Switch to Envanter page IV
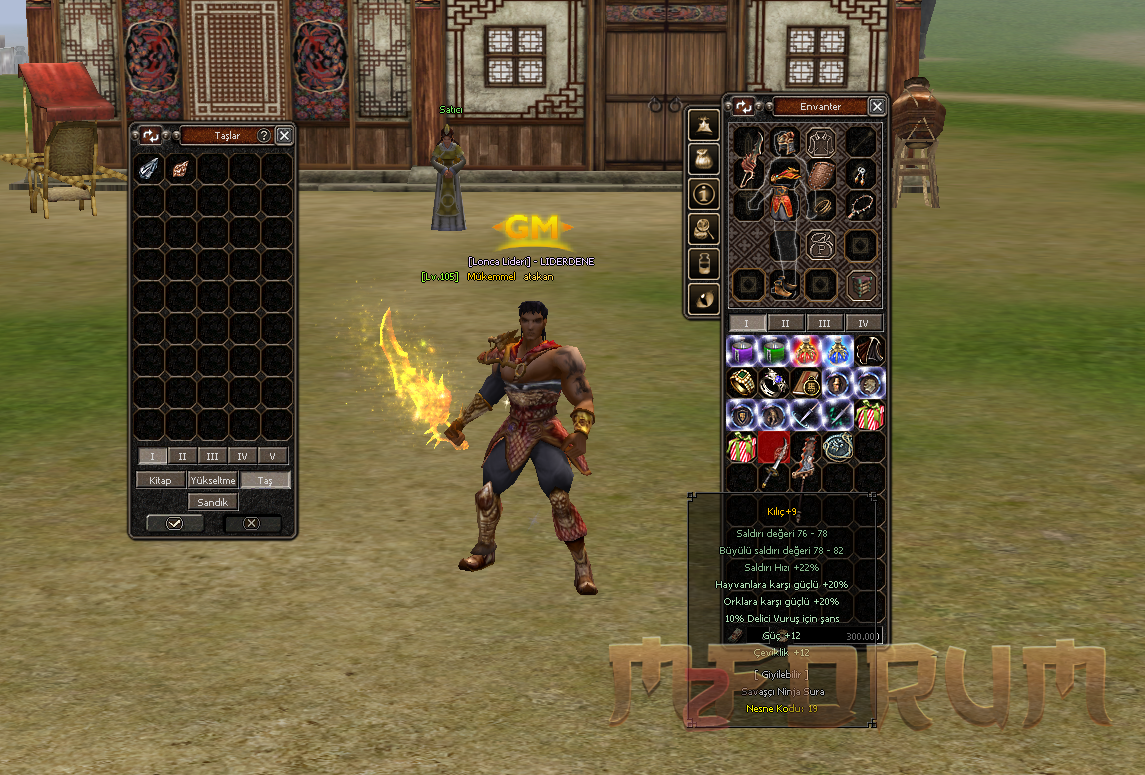Screen dimensions: 1145x775 864,323
